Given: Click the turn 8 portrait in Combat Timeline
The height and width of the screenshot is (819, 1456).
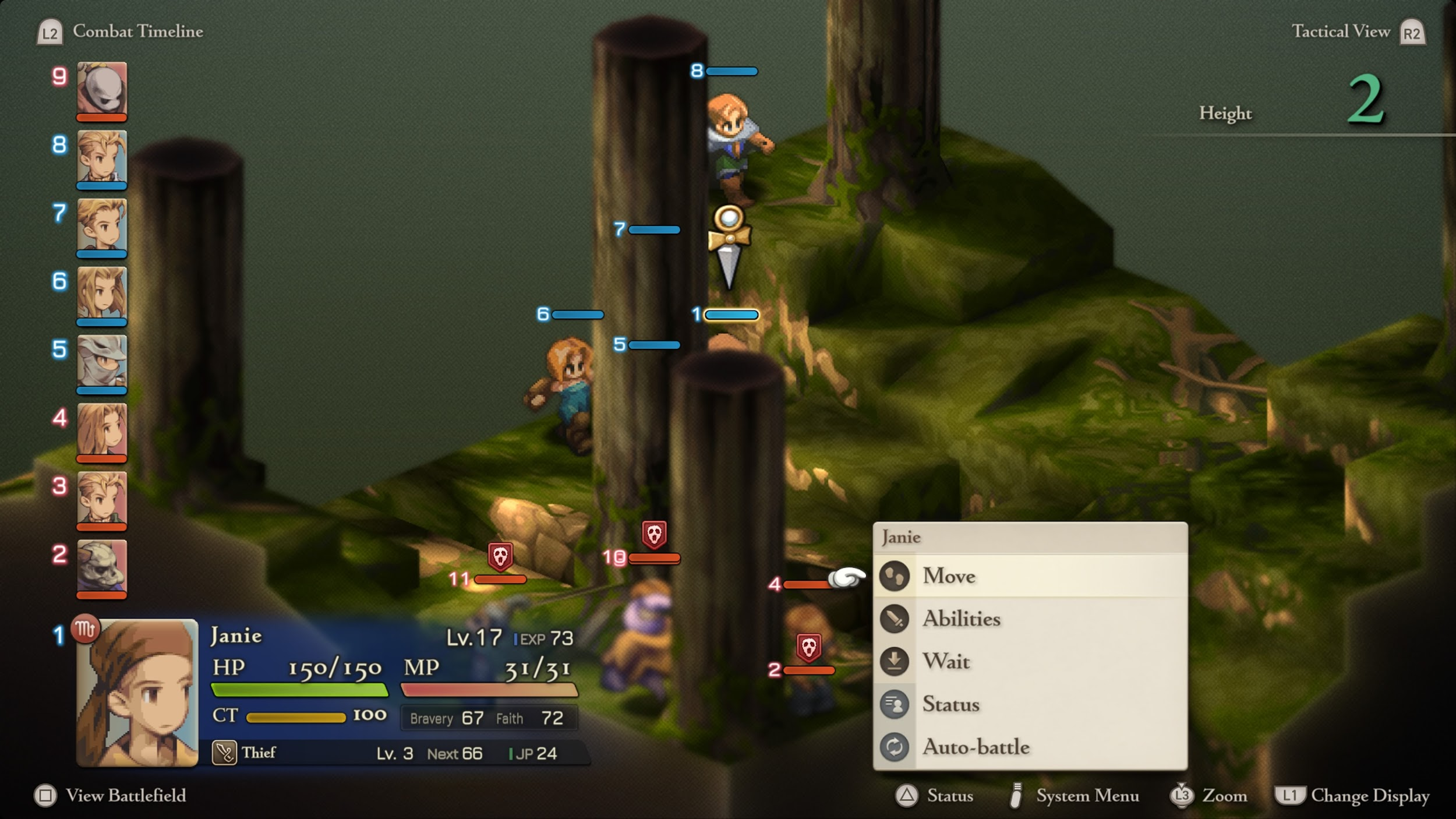Looking at the screenshot, I should pos(102,157).
